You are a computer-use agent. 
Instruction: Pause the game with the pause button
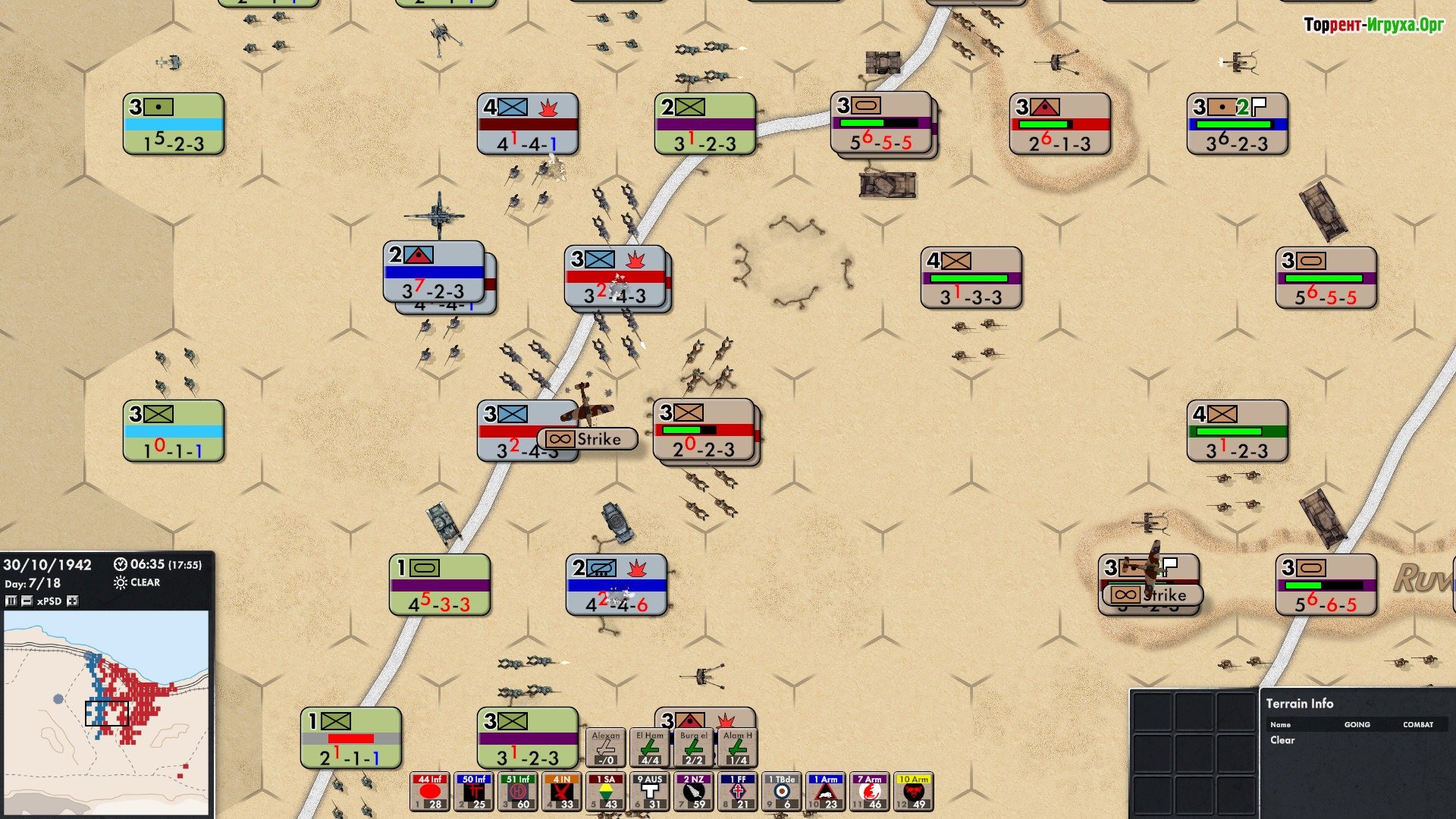(x=11, y=601)
